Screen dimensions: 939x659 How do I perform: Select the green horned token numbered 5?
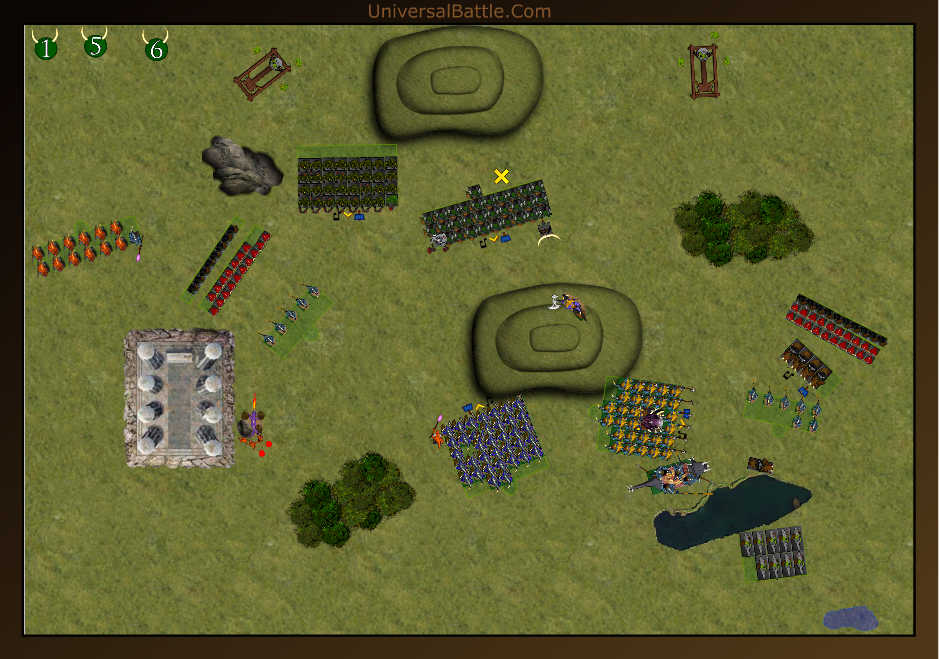pyautogui.click(x=95, y=45)
